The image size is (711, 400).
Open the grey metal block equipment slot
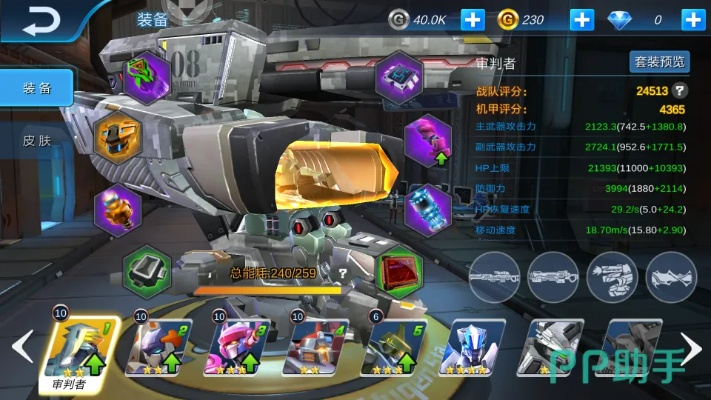pyautogui.click(x=148, y=270)
